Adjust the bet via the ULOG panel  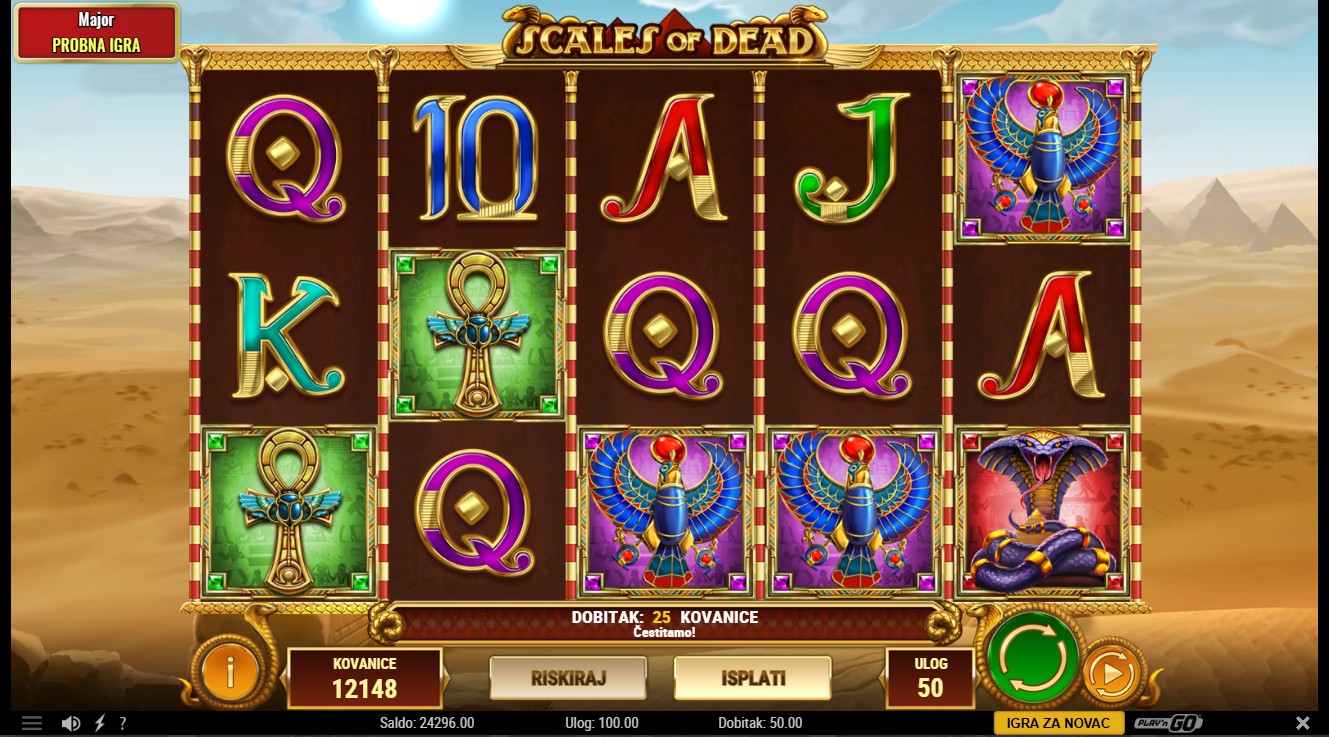tap(930, 677)
